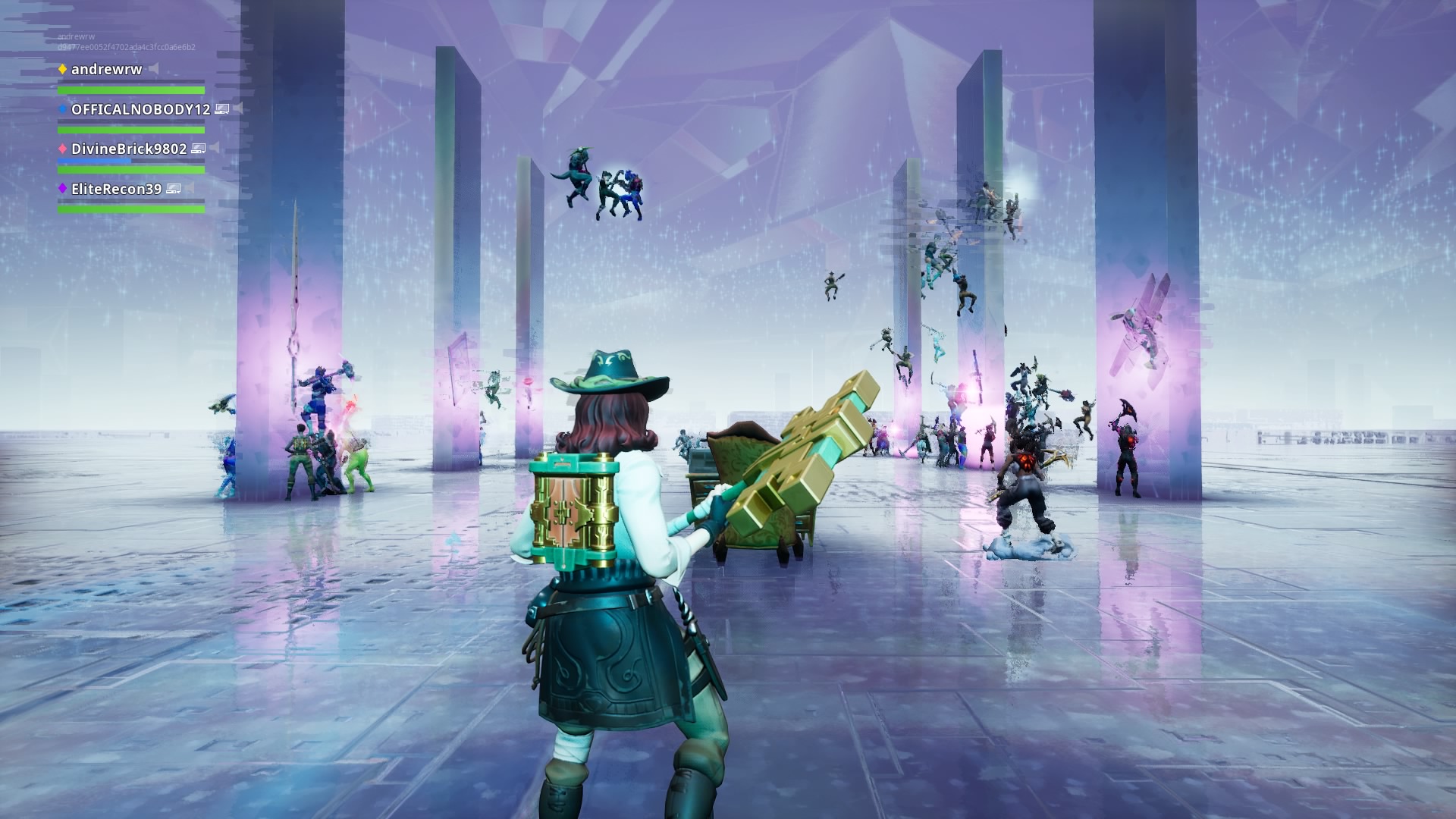
Task: Click the PC platform icon beside OFFICALNOBODY12
Action: [221, 108]
